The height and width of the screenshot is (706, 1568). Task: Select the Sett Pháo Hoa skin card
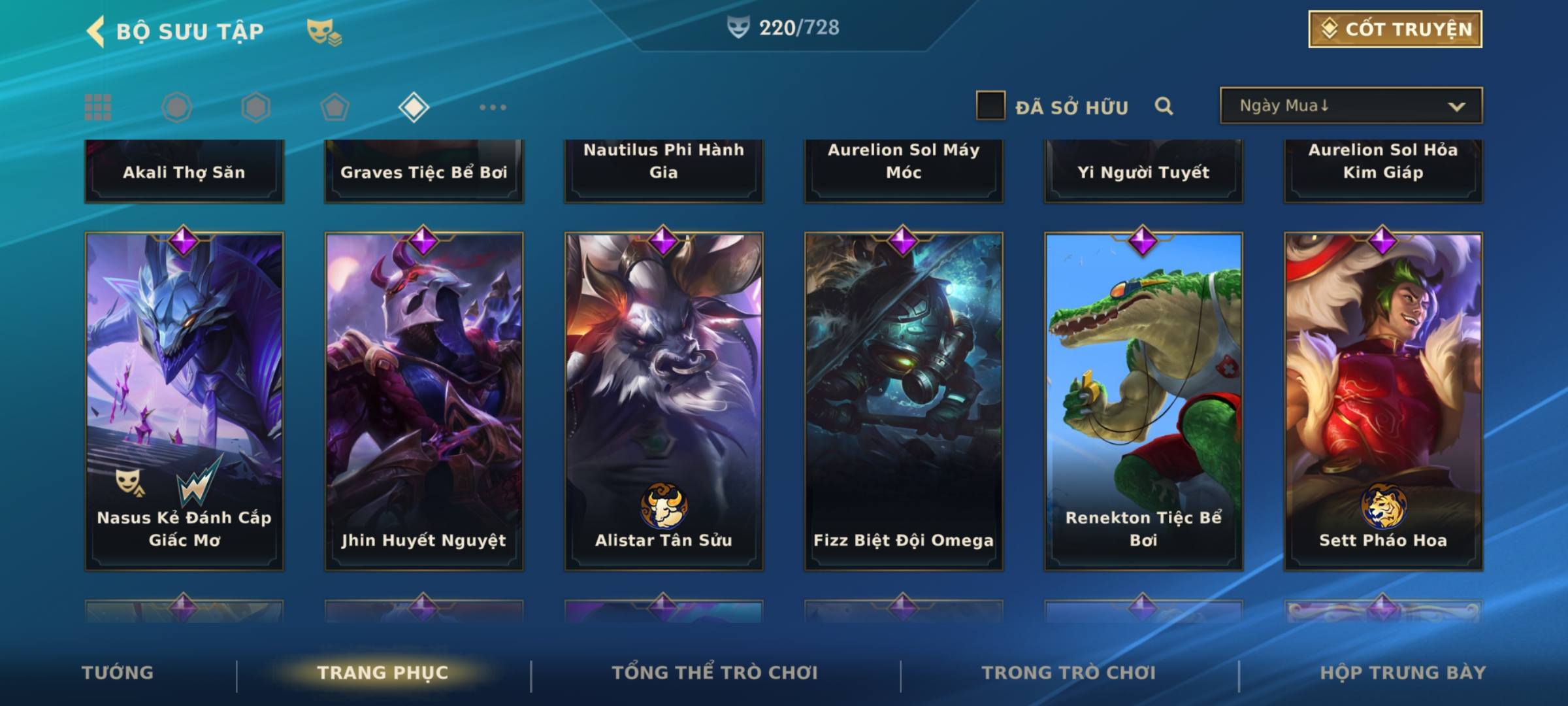coord(1383,401)
